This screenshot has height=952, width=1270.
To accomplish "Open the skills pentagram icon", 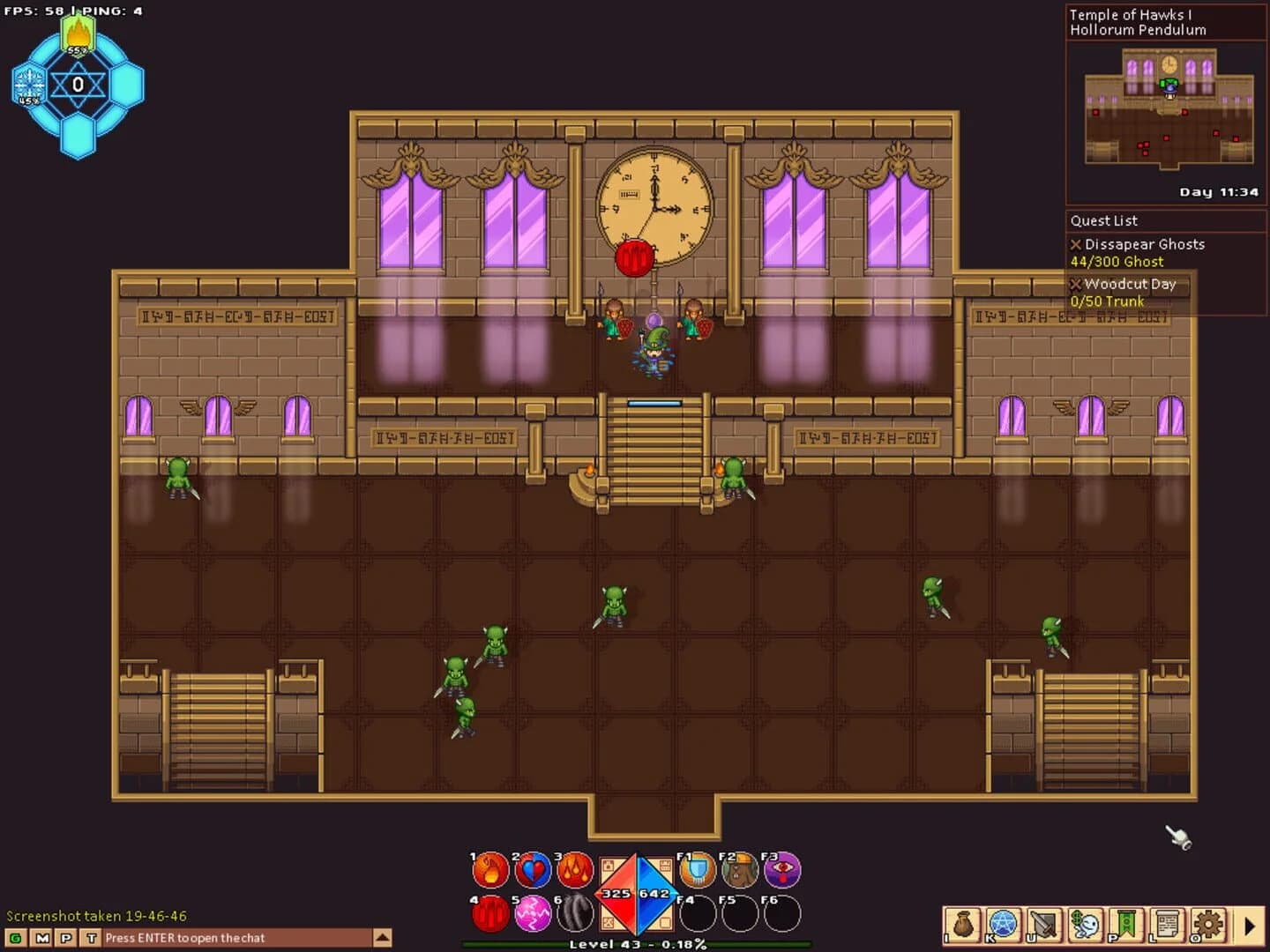I will tap(1001, 924).
